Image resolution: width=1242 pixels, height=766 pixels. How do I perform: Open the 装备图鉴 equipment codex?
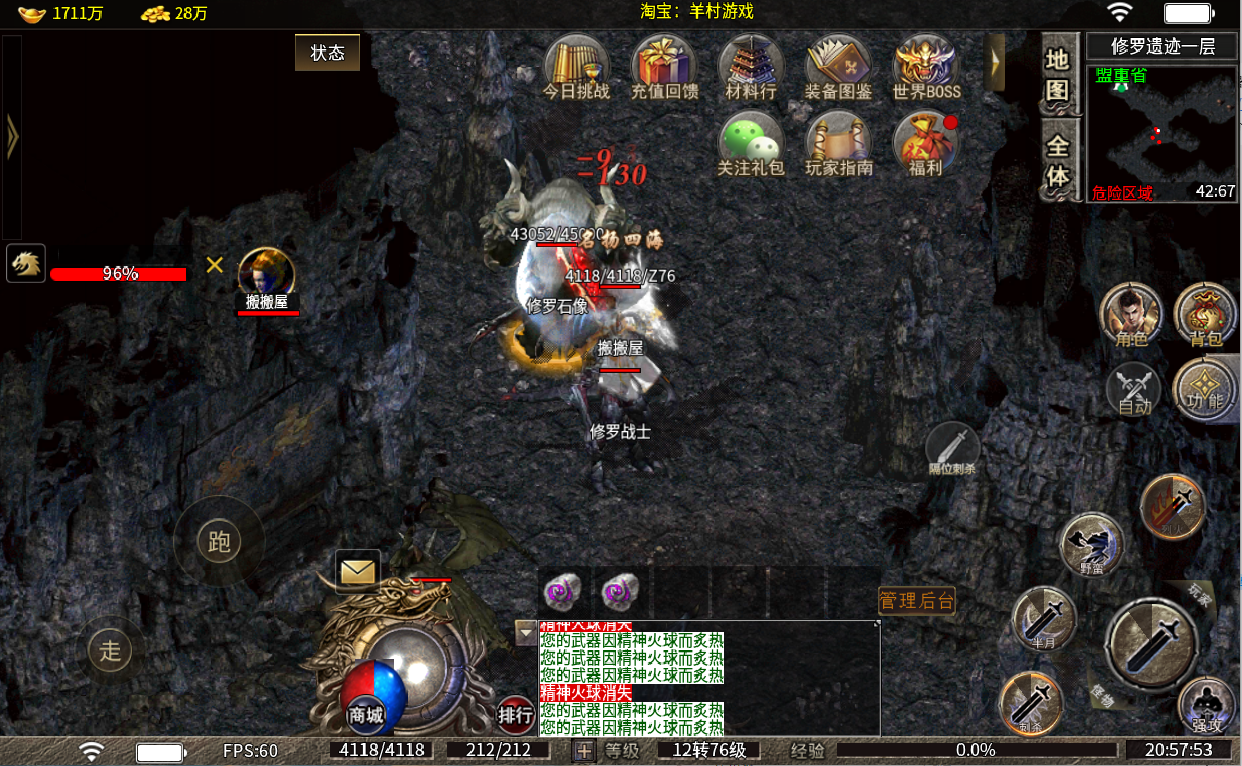point(838,66)
